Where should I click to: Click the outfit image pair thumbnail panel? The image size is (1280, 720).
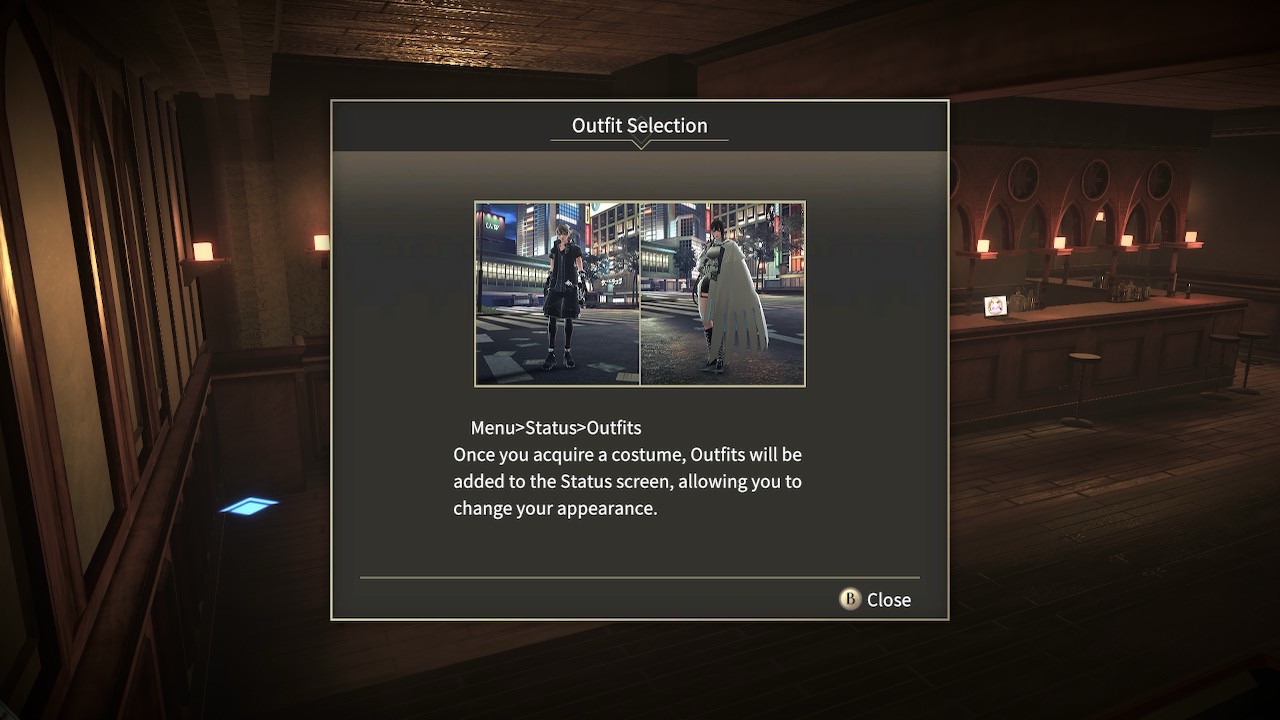point(639,293)
